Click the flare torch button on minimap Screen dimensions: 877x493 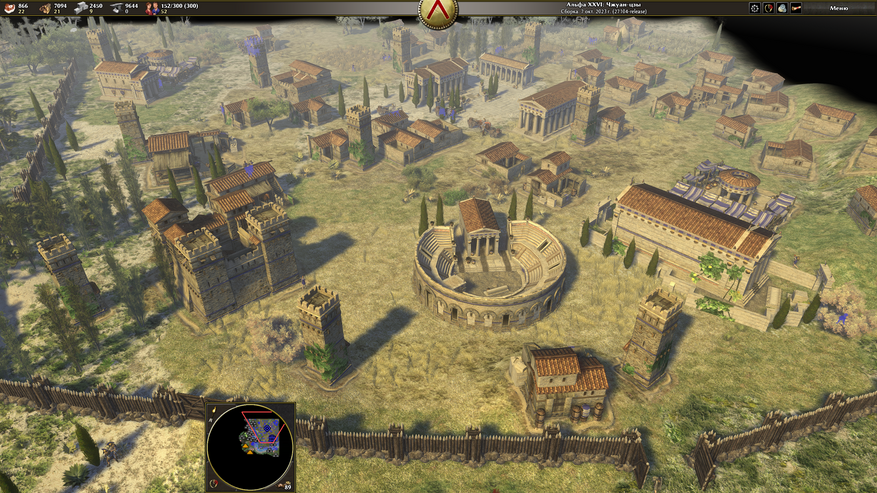point(212,410)
